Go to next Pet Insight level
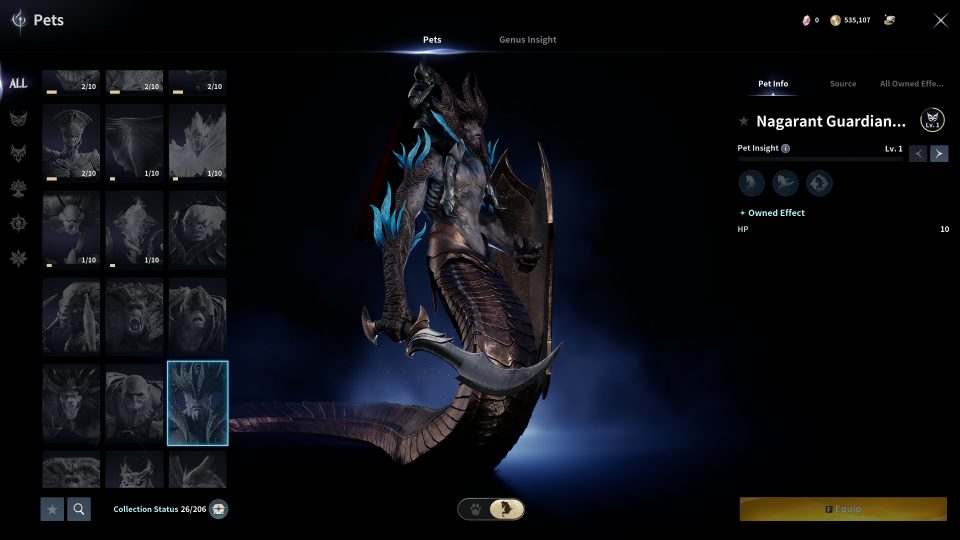This screenshot has width=960, height=540. [x=939, y=153]
